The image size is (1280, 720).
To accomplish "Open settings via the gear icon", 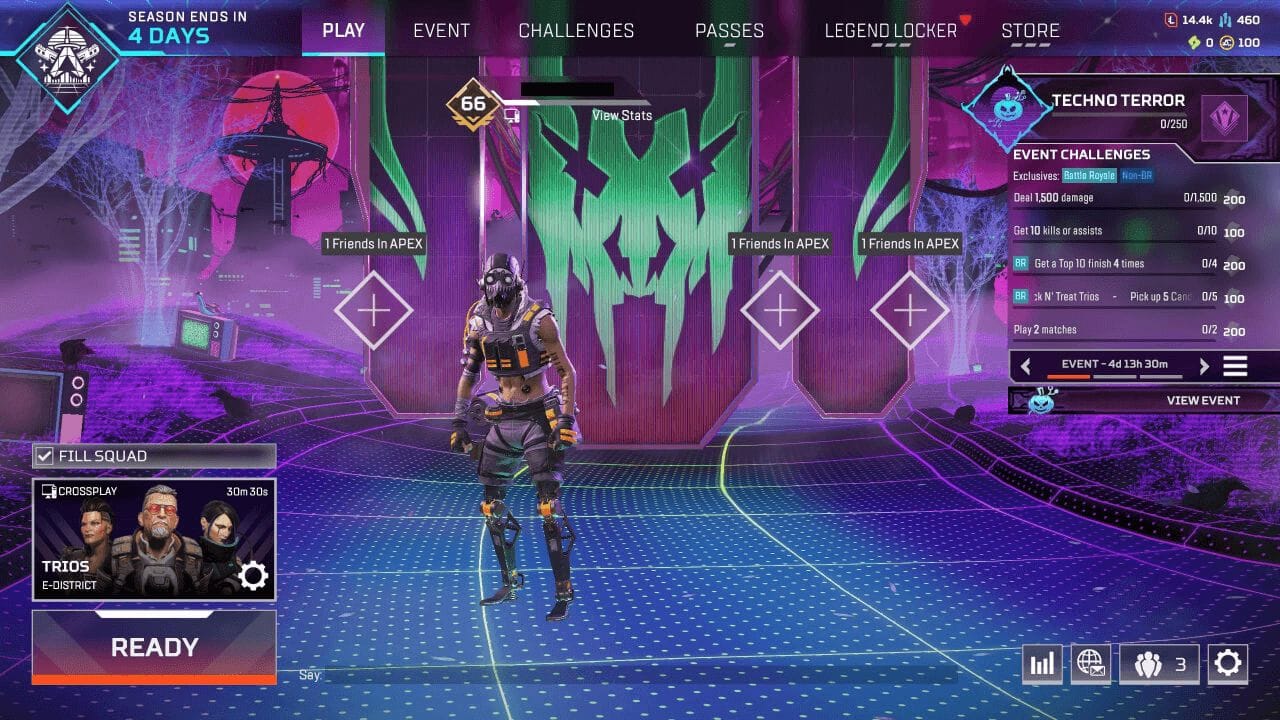I will (1228, 663).
